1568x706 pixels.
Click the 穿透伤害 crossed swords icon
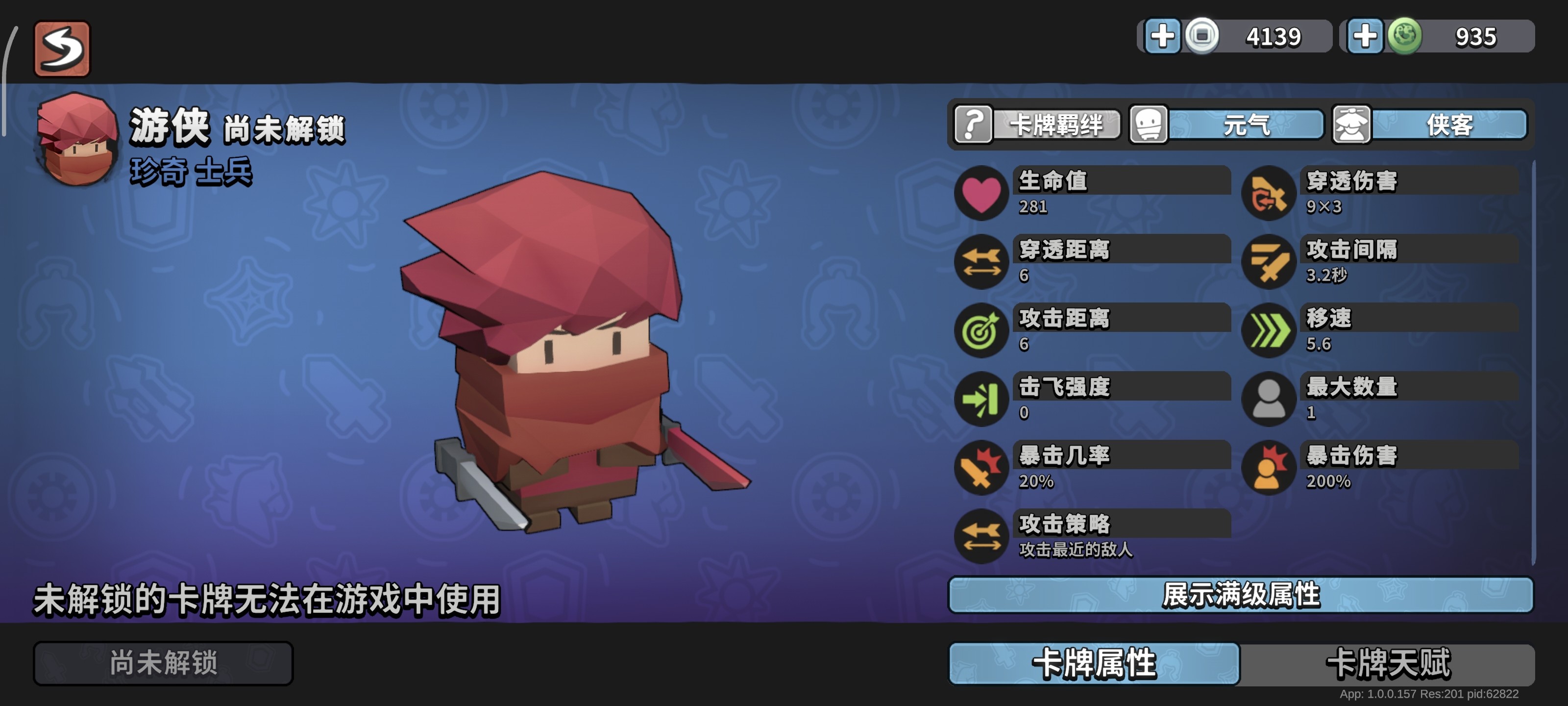click(x=1268, y=194)
